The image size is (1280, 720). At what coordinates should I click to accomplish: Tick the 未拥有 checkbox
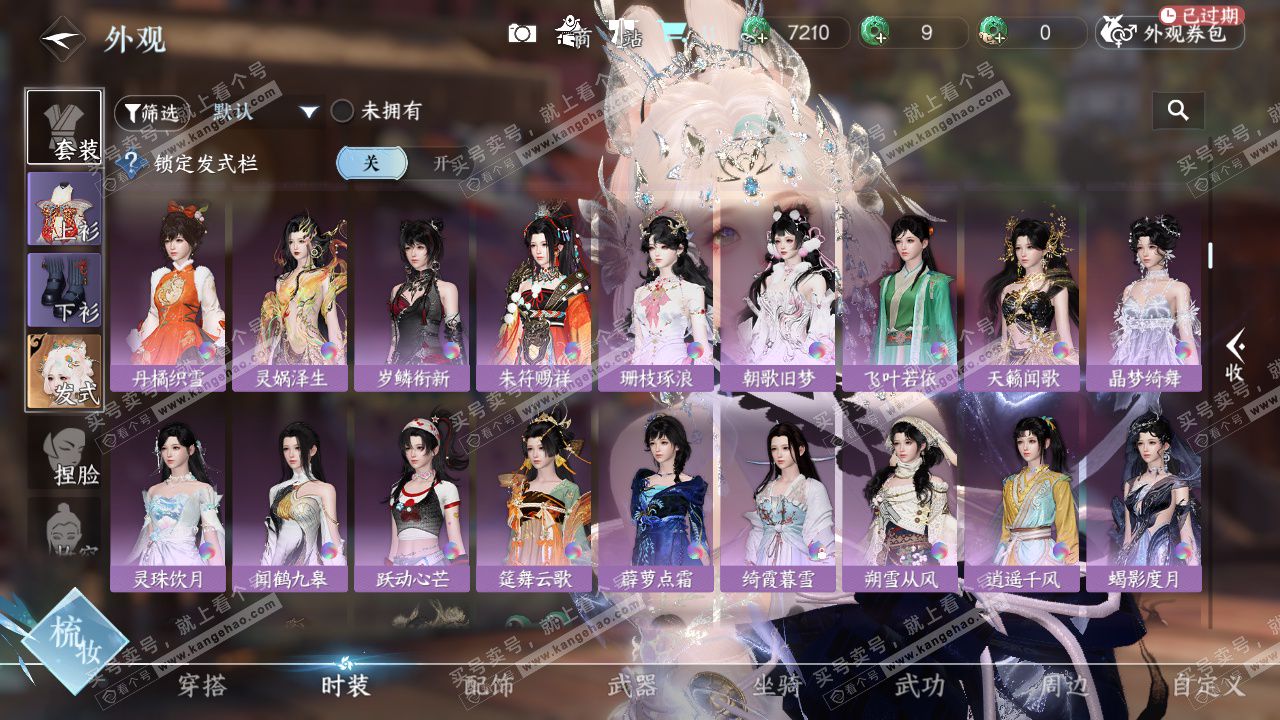click(x=343, y=111)
